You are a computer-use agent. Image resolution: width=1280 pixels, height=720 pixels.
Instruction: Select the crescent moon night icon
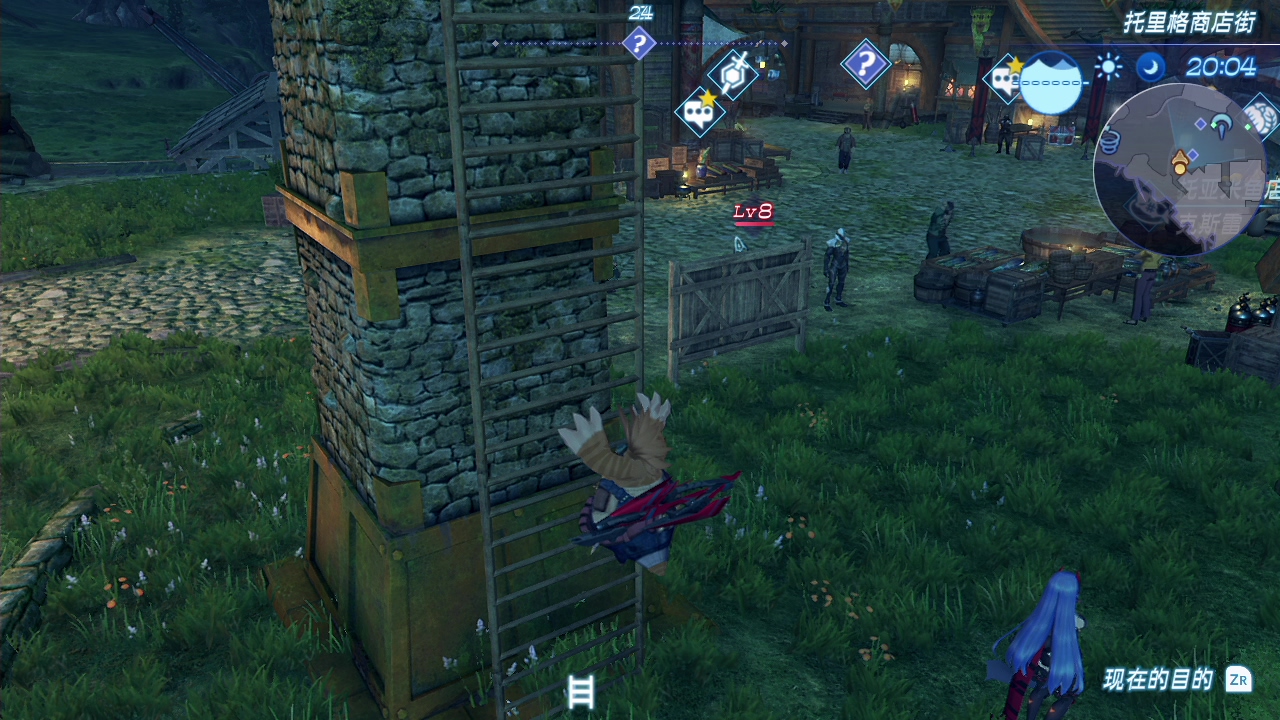(1151, 67)
